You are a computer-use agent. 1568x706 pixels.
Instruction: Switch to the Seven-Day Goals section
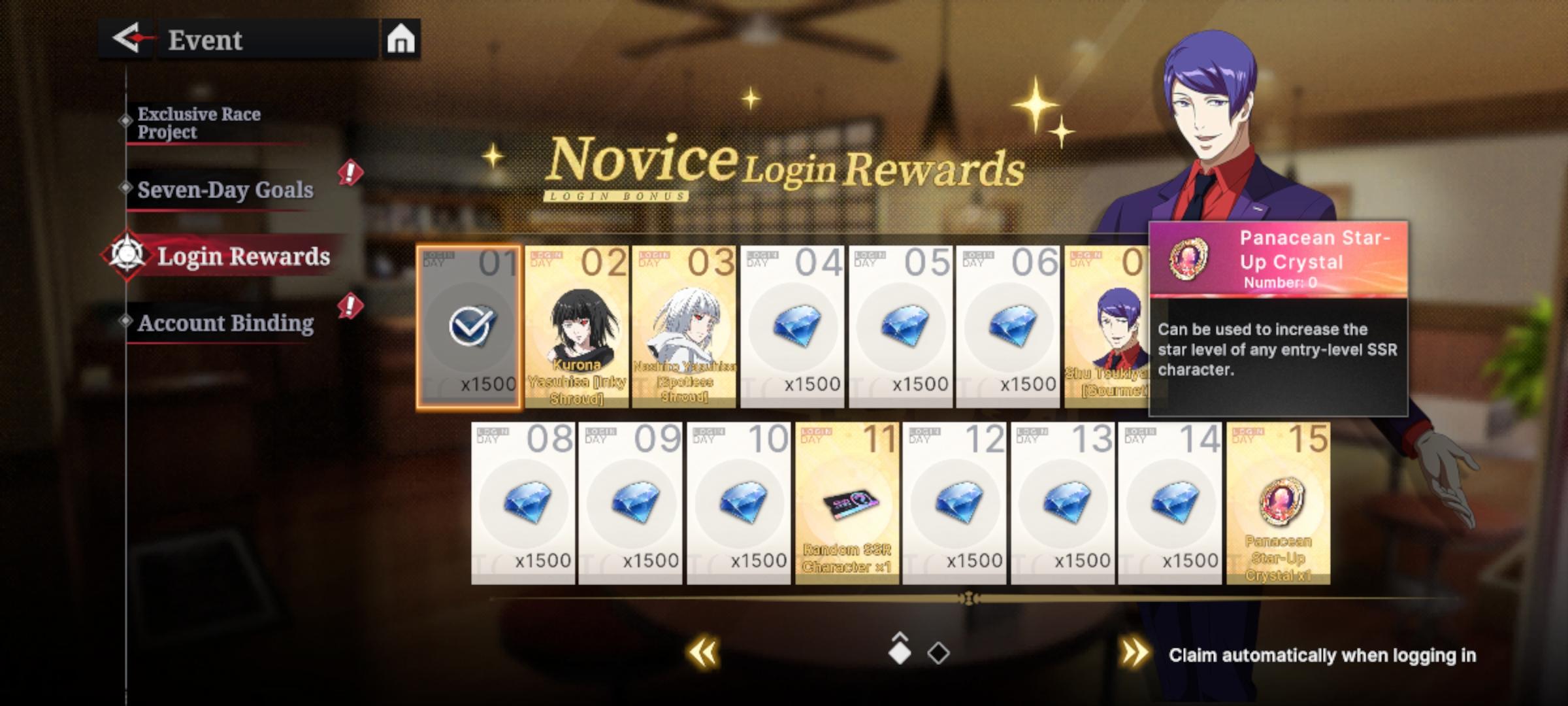(x=225, y=189)
